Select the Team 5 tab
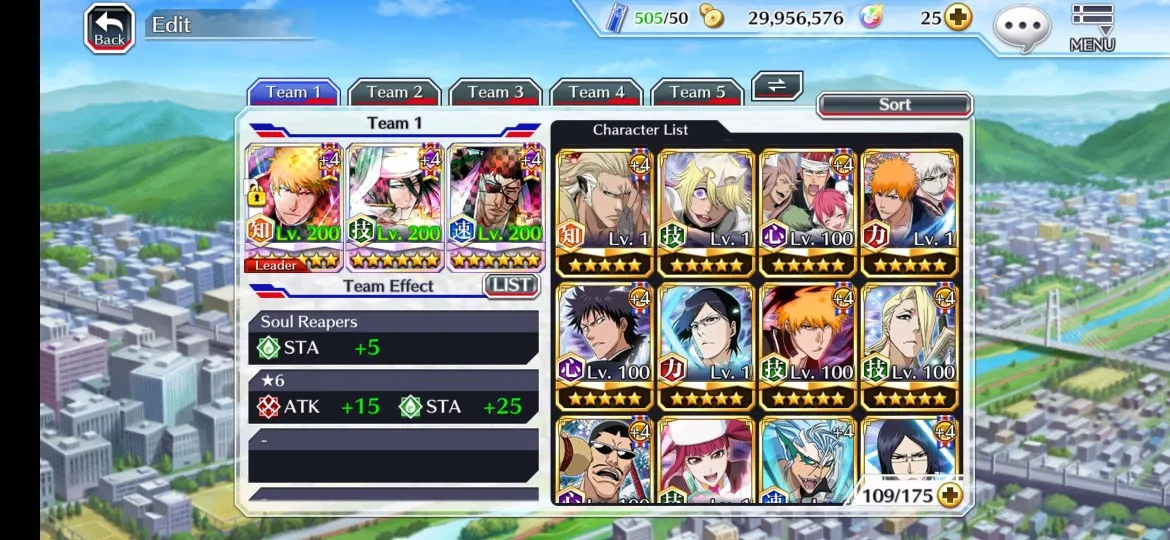This screenshot has width=1170, height=540. (697, 93)
